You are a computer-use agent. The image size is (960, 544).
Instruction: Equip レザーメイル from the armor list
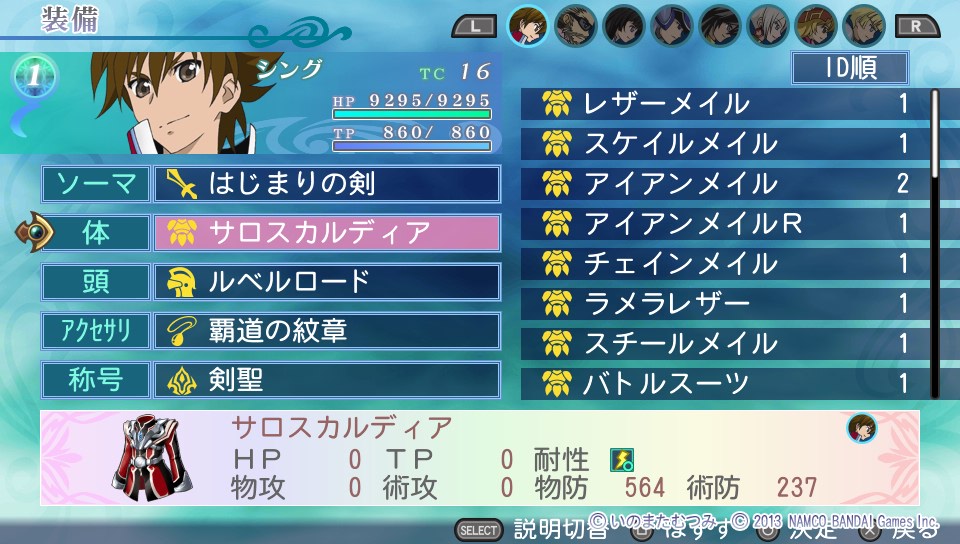[722, 103]
